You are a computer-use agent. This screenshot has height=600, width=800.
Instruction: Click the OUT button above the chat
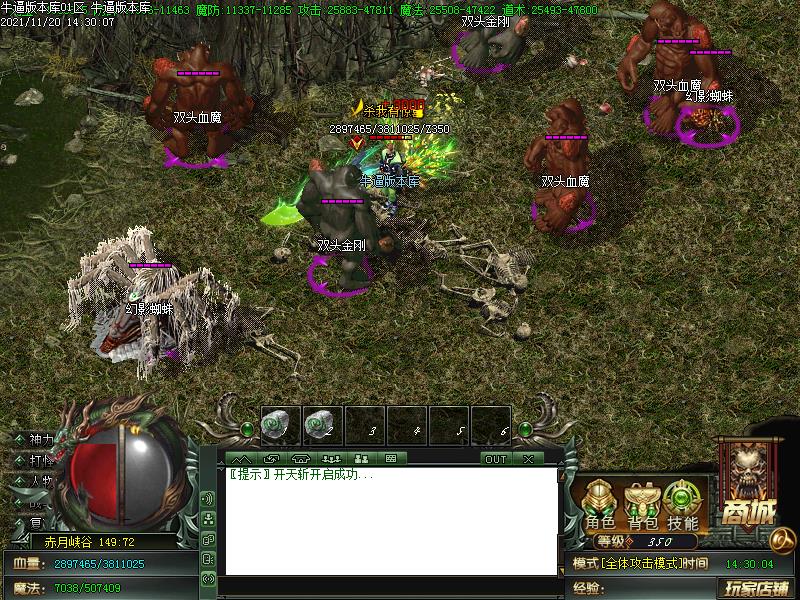click(495, 459)
